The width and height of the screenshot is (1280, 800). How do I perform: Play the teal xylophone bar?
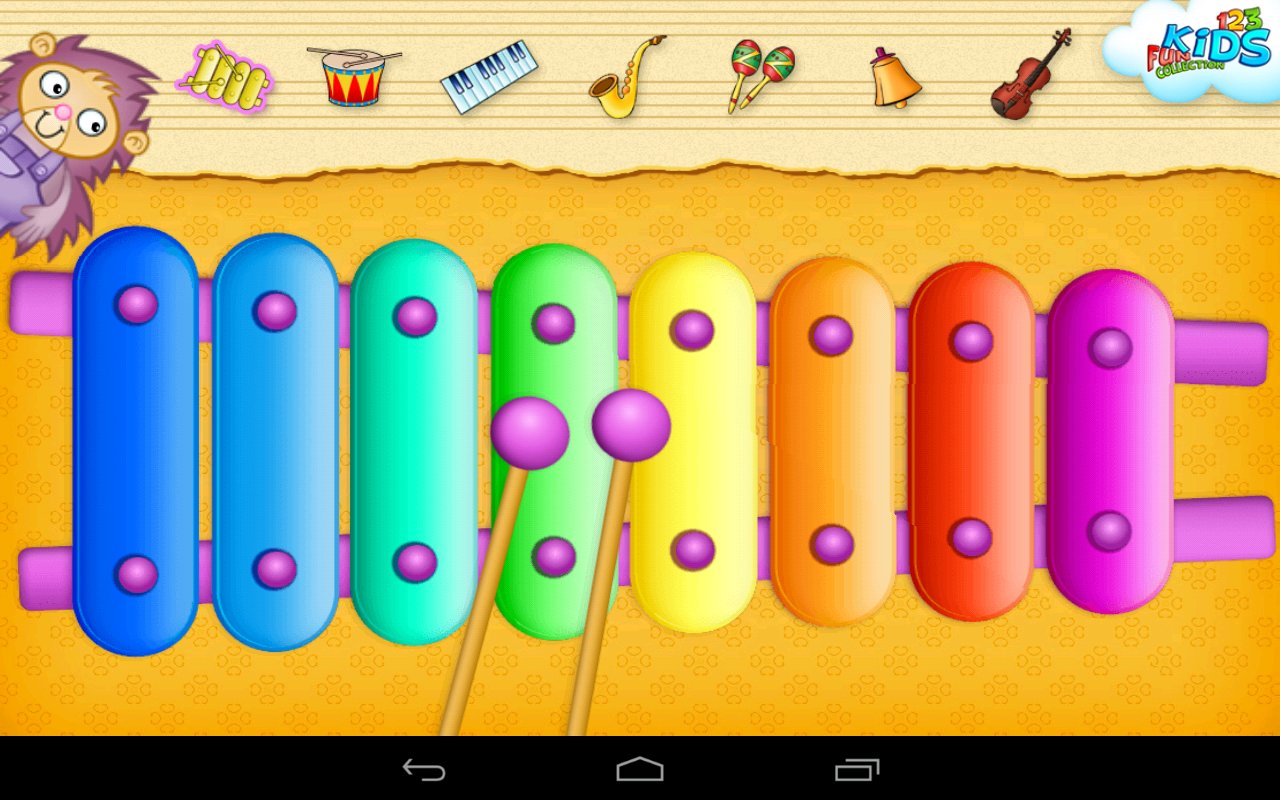(x=414, y=440)
